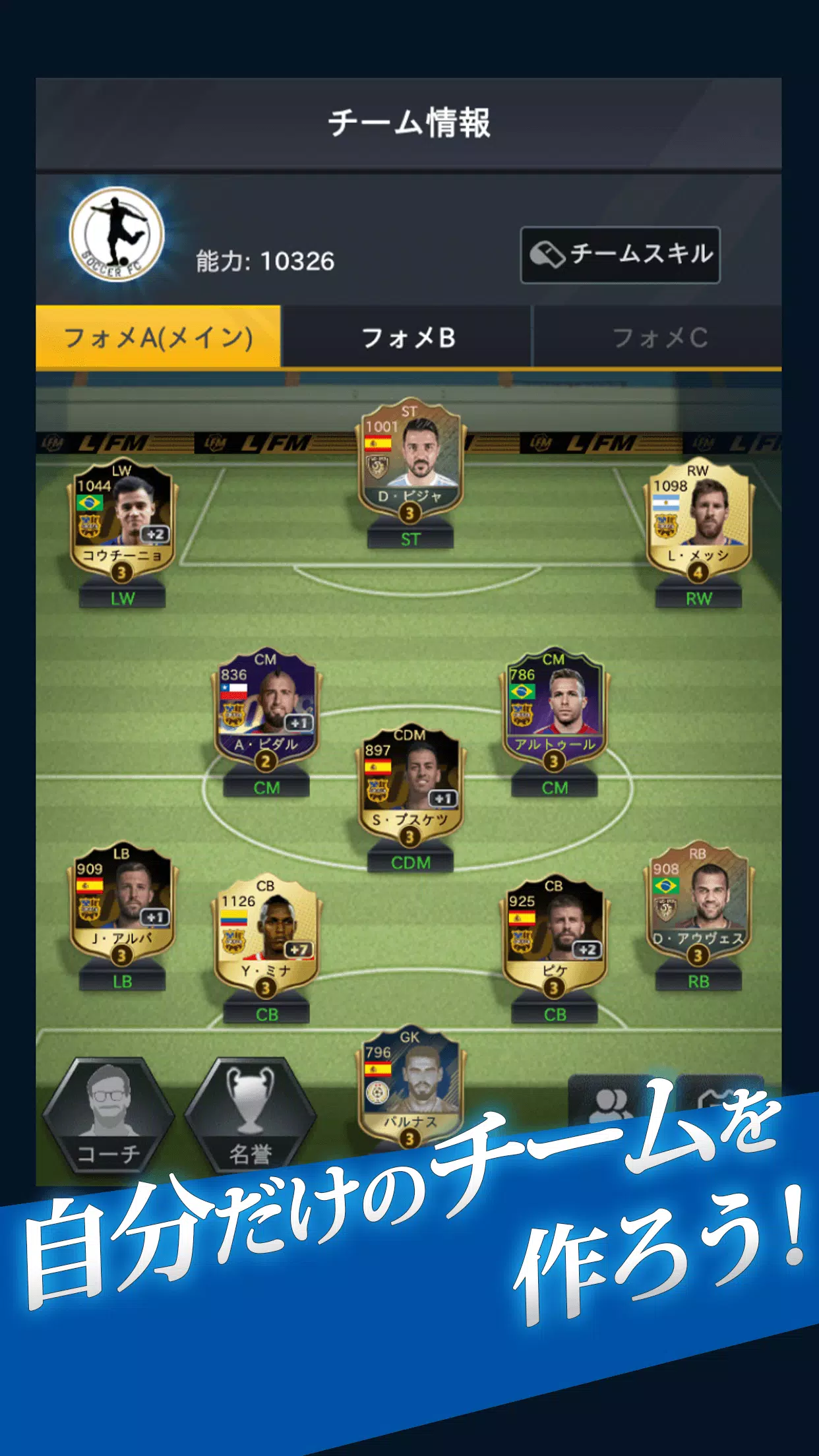Pick the Y・ミナ center back card
Viewport: 819px width, 1456px height.
click(x=266, y=936)
